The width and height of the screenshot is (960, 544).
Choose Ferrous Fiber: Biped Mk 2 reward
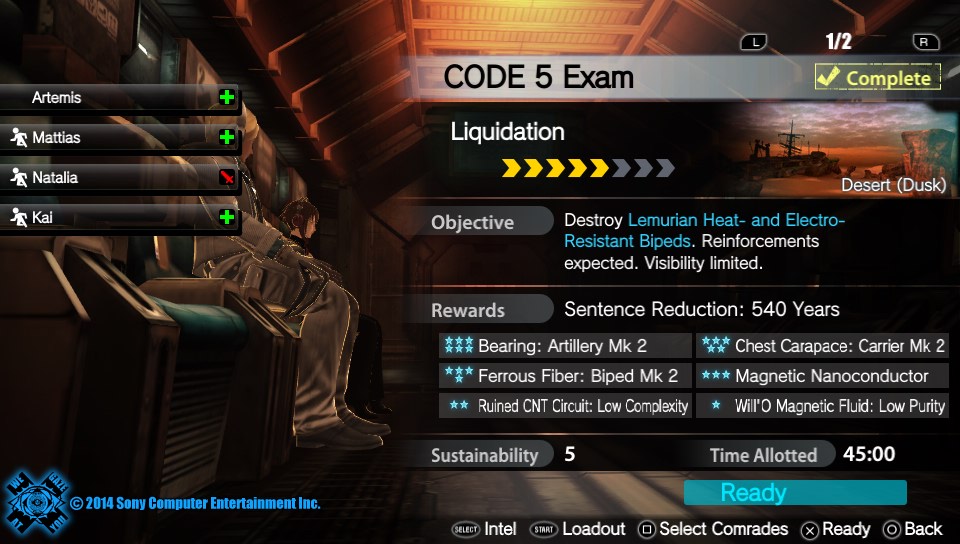565,376
